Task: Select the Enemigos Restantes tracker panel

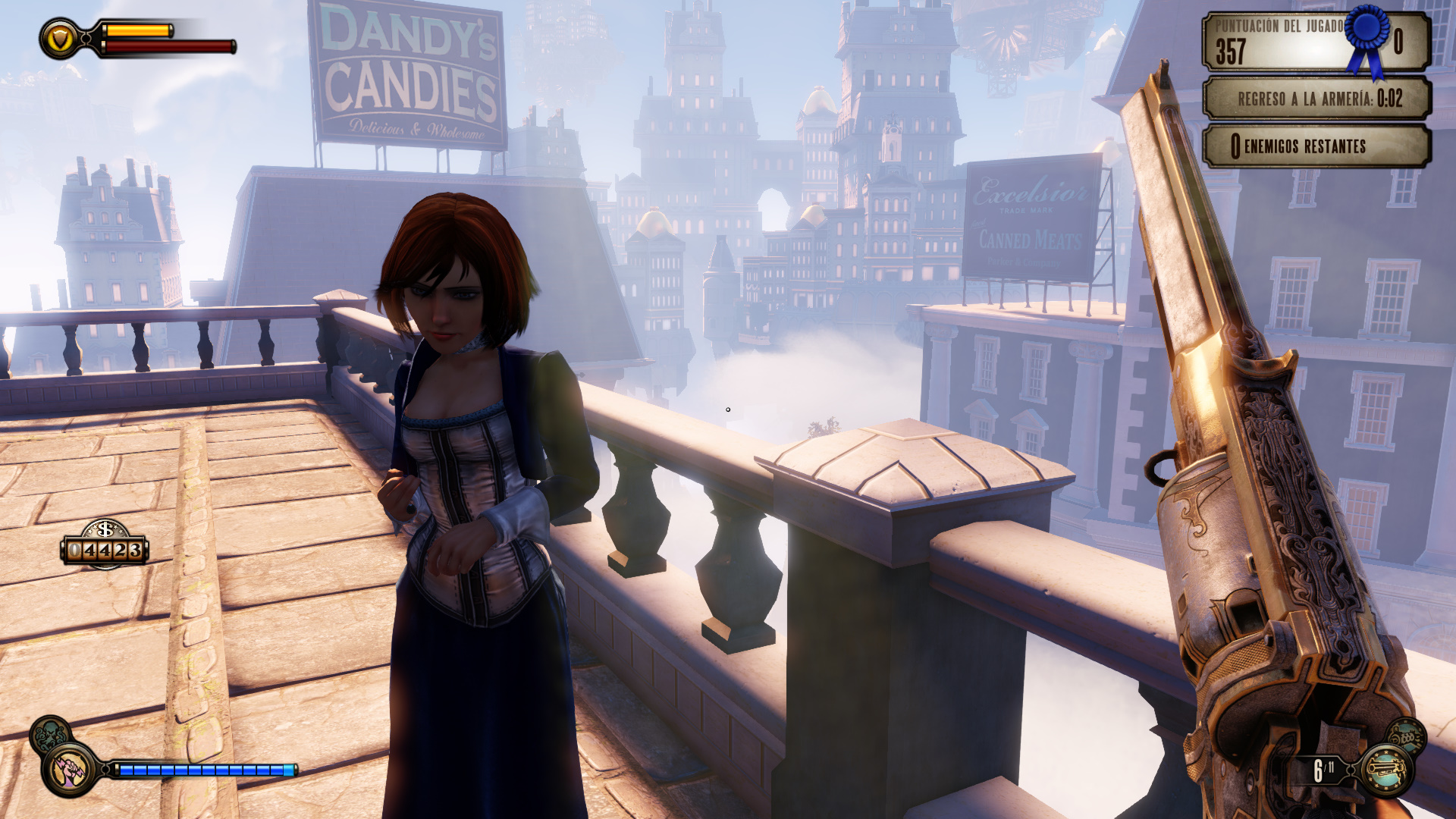Action: [1317, 146]
